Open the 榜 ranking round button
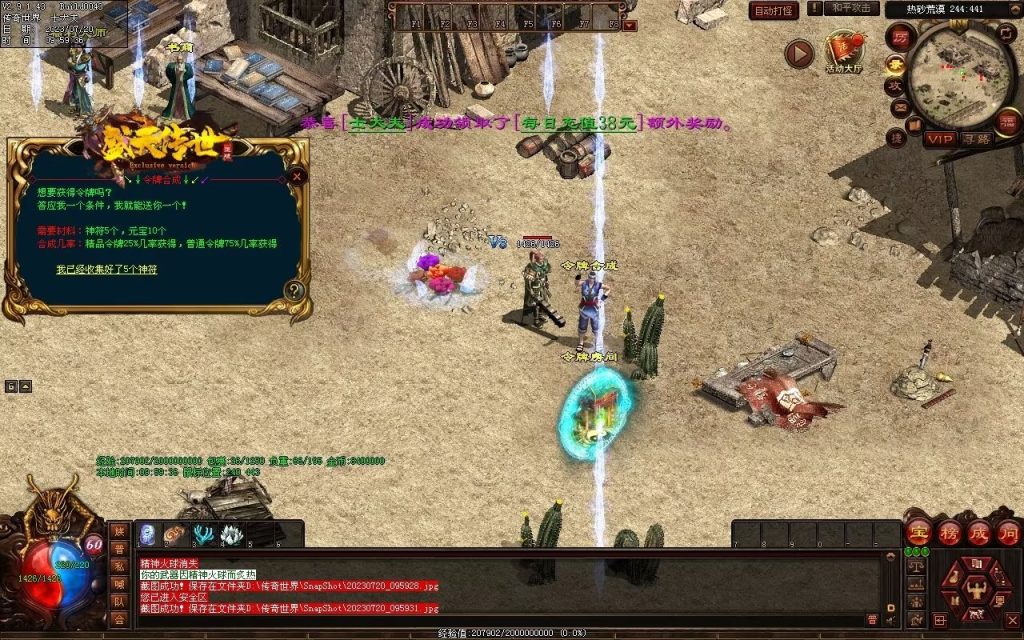 click(949, 533)
